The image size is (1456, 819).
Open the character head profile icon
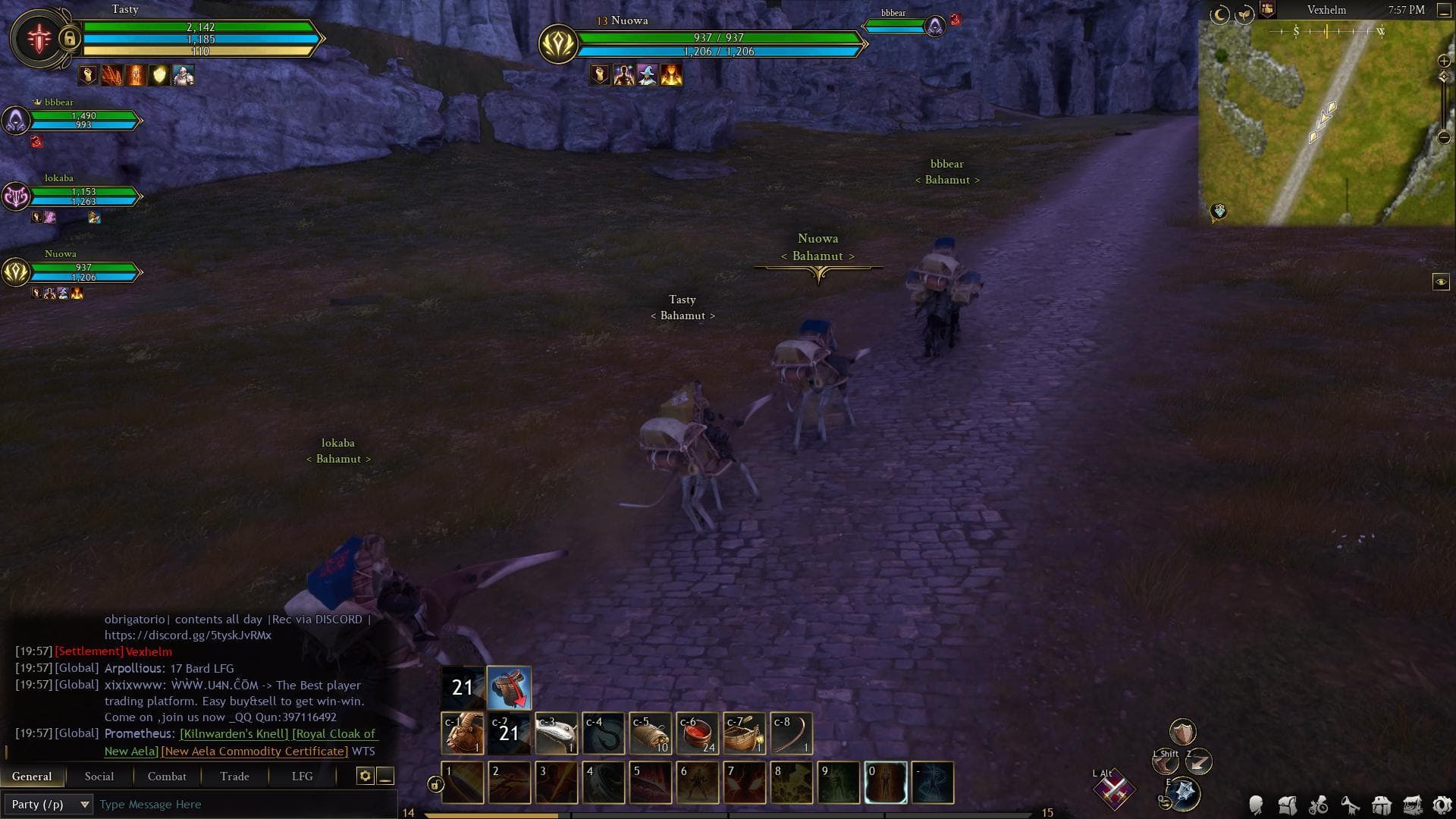[1256, 805]
